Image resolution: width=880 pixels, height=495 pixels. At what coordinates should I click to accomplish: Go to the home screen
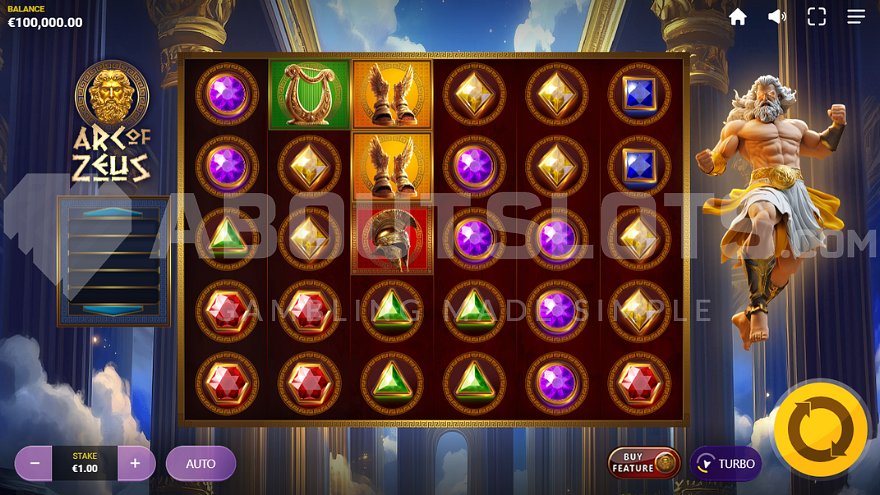pyautogui.click(x=738, y=17)
